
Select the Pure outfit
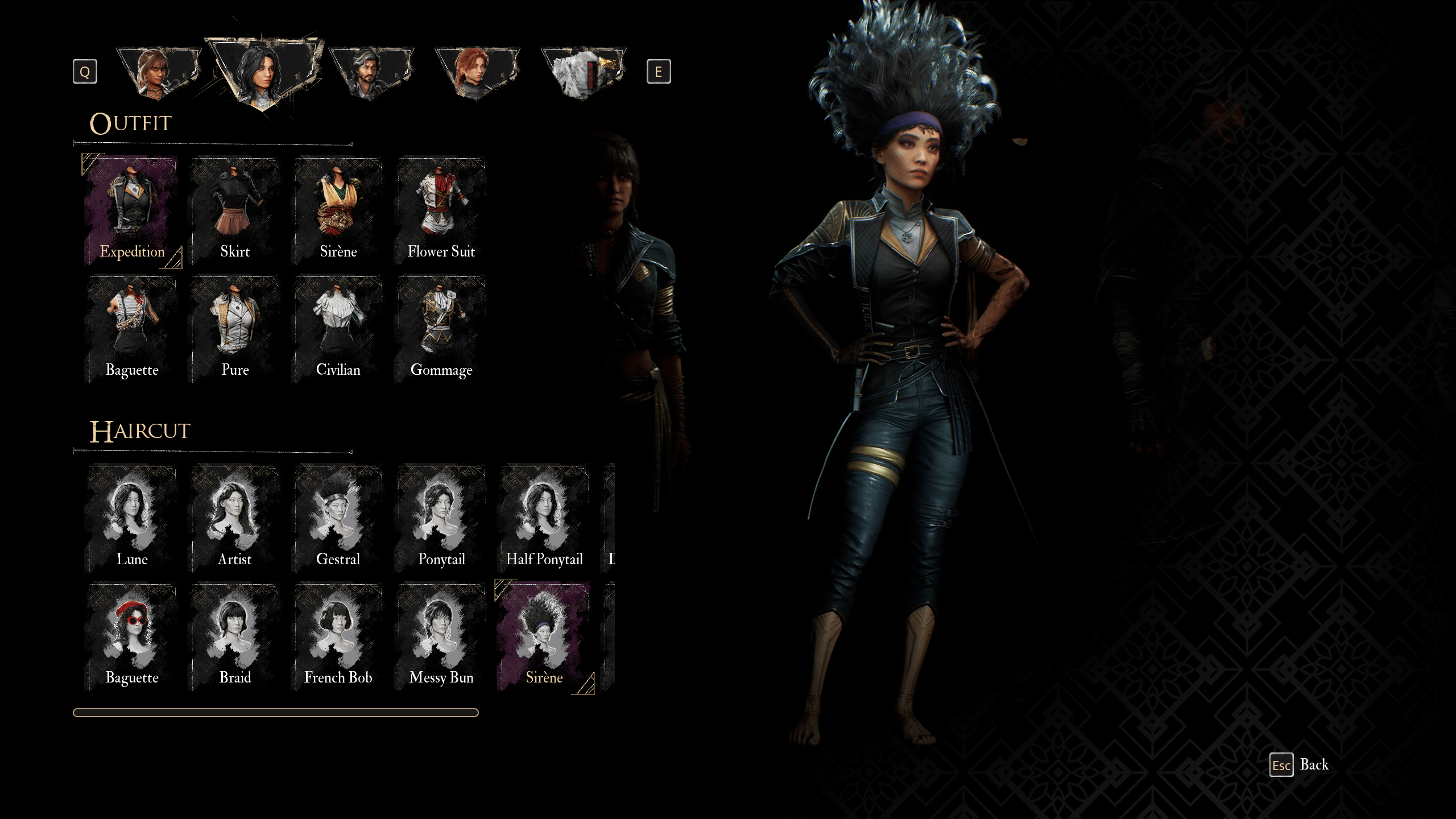point(235,329)
